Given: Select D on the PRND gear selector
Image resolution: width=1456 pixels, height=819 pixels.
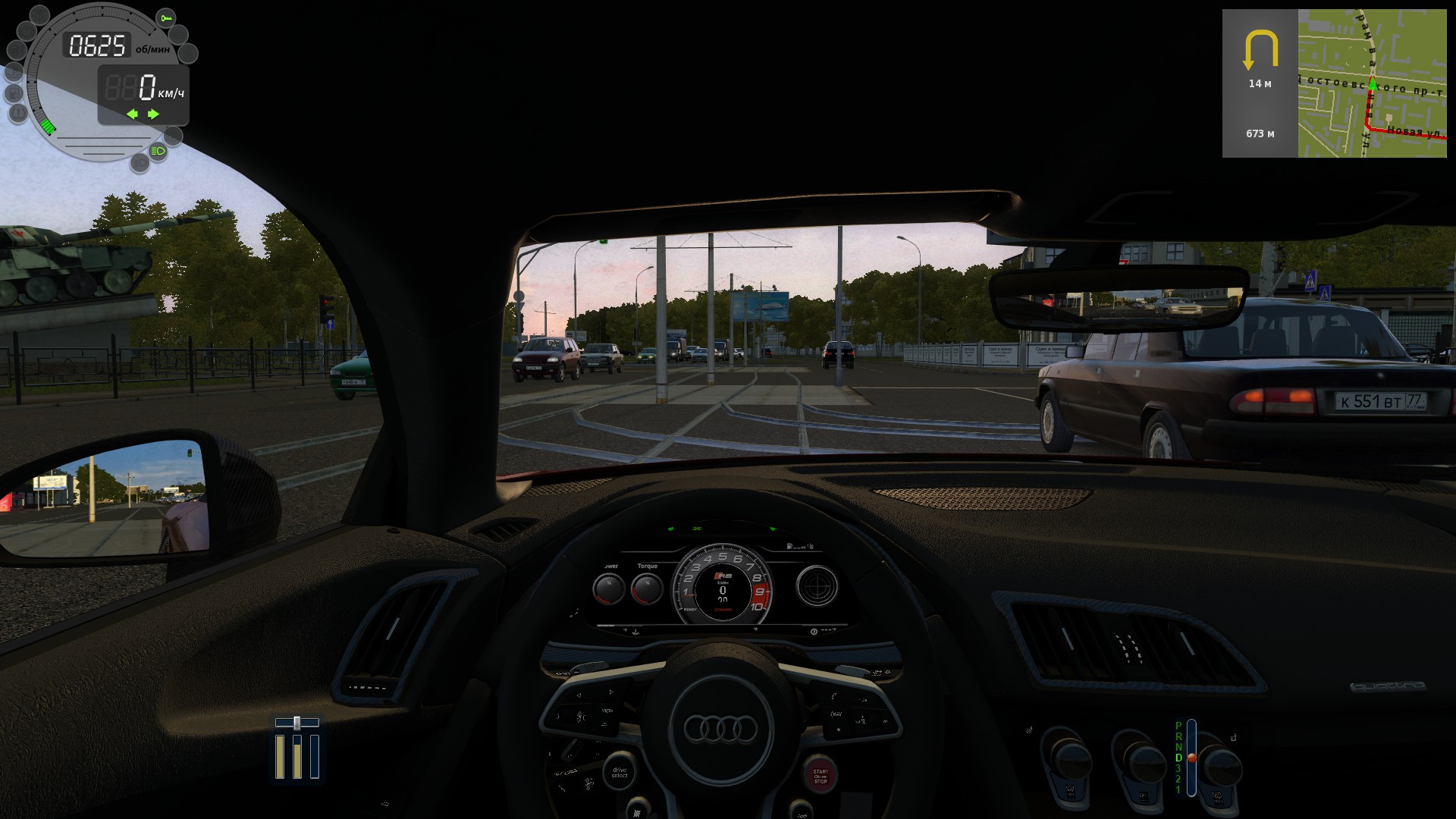Looking at the screenshot, I should click(x=1179, y=758).
